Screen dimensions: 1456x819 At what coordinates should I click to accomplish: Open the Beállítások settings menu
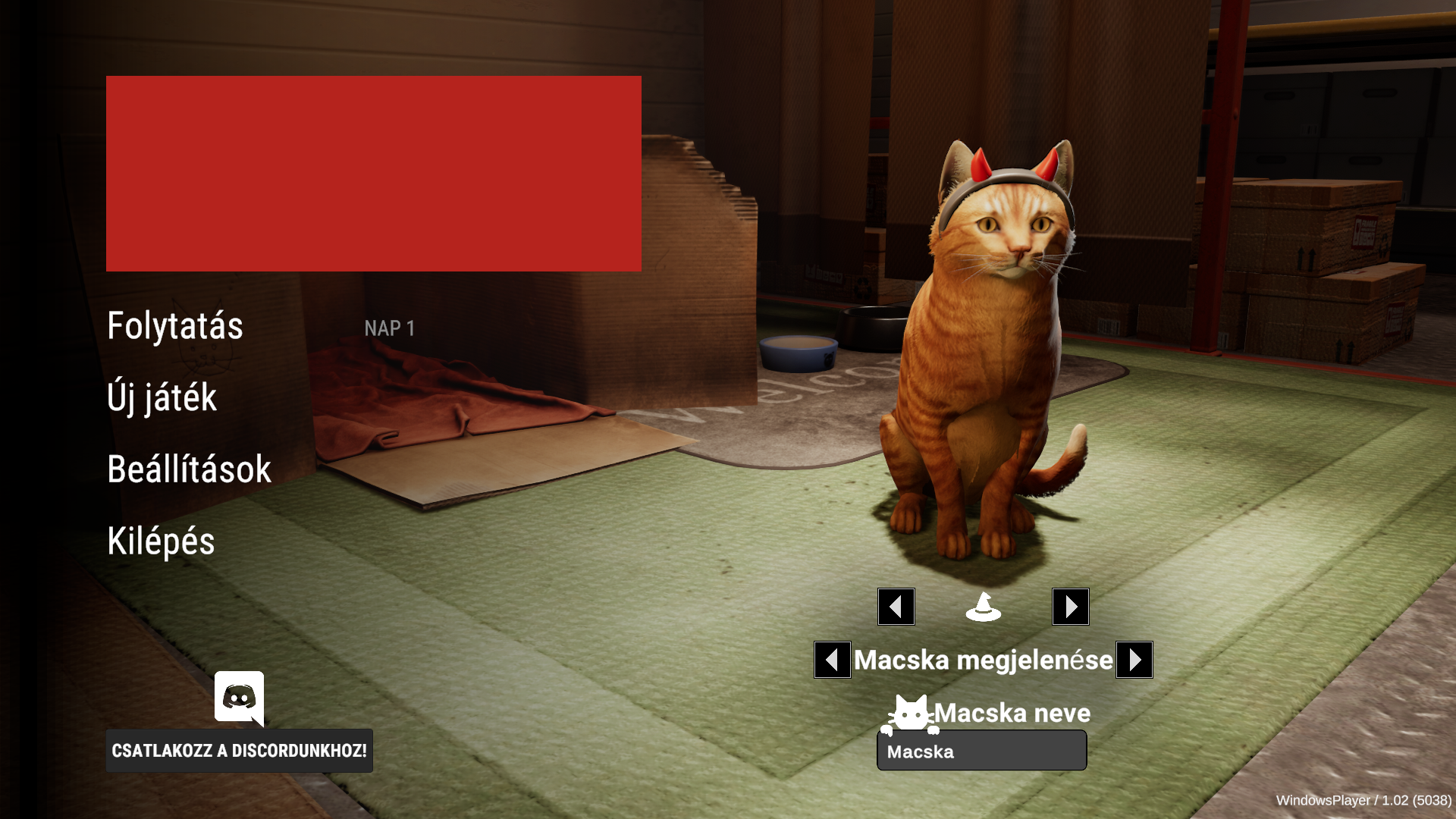190,469
